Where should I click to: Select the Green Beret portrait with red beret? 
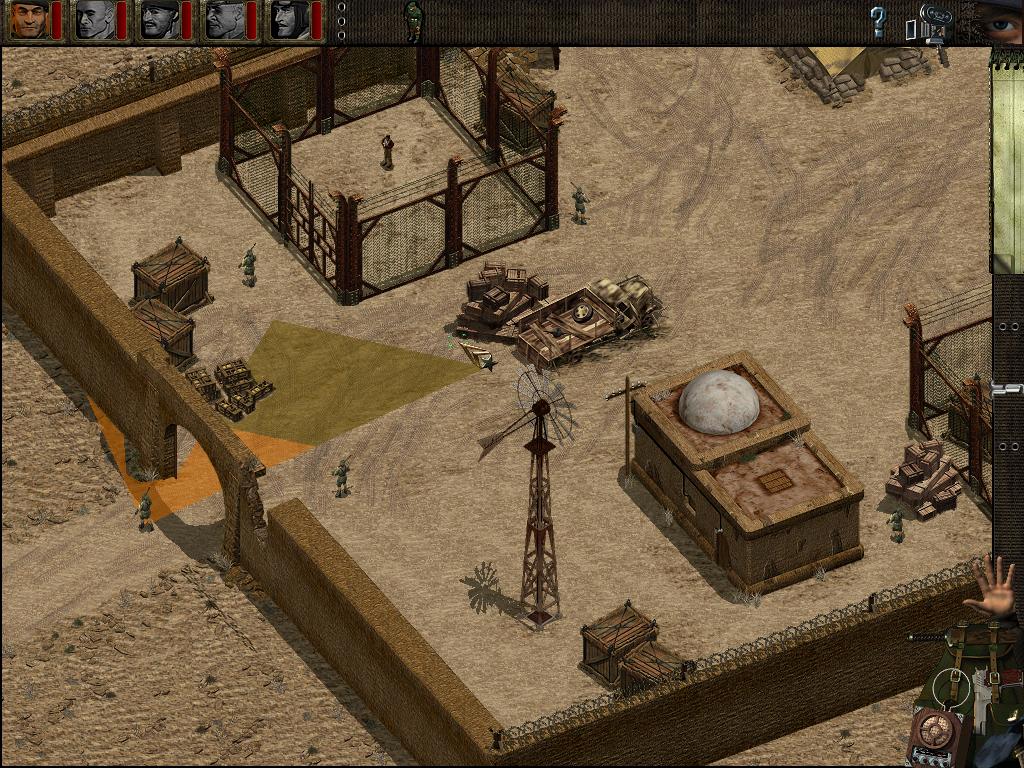tap(29, 20)
